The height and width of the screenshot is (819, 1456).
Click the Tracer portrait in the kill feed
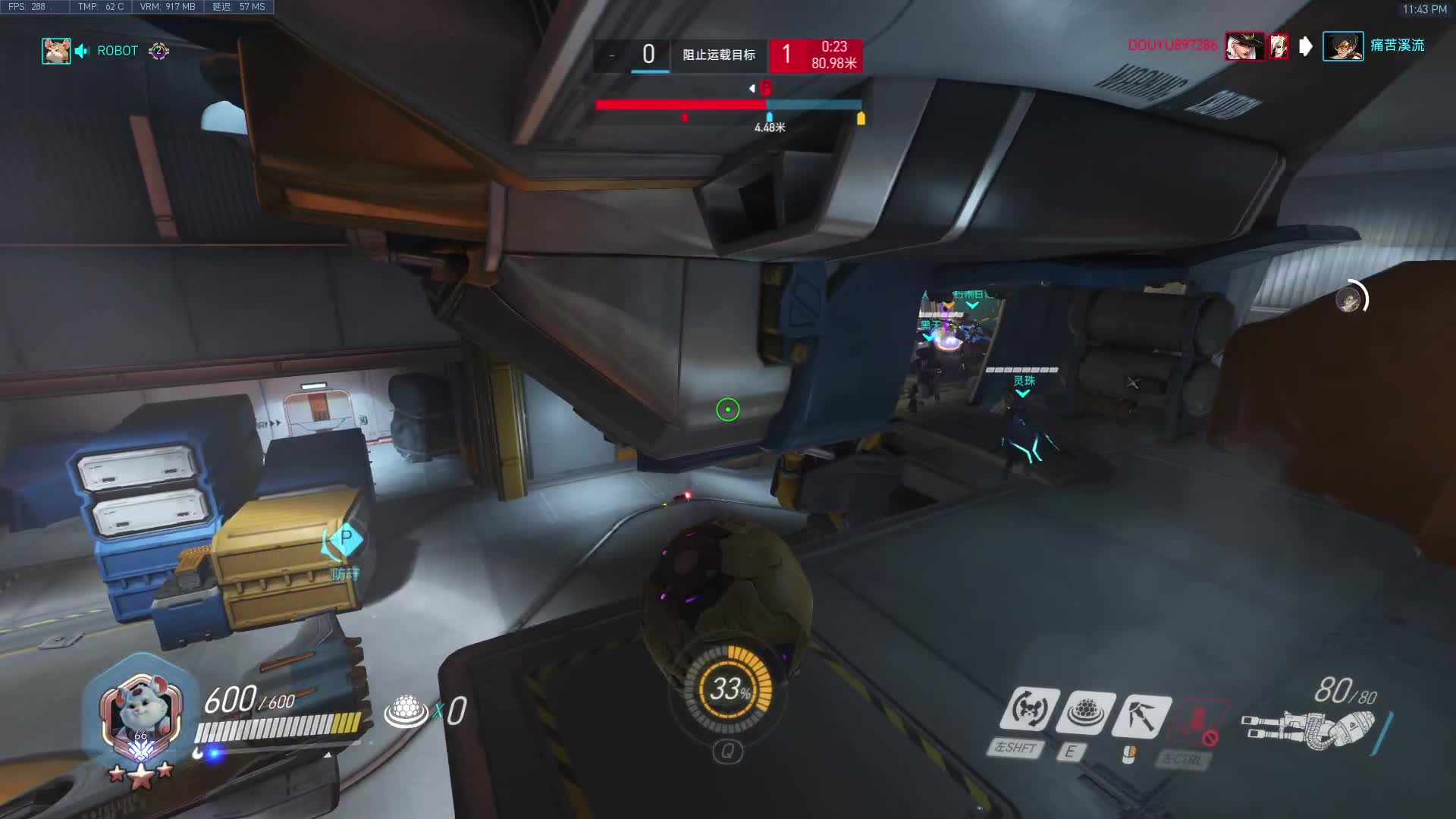tap(1342, 46)
